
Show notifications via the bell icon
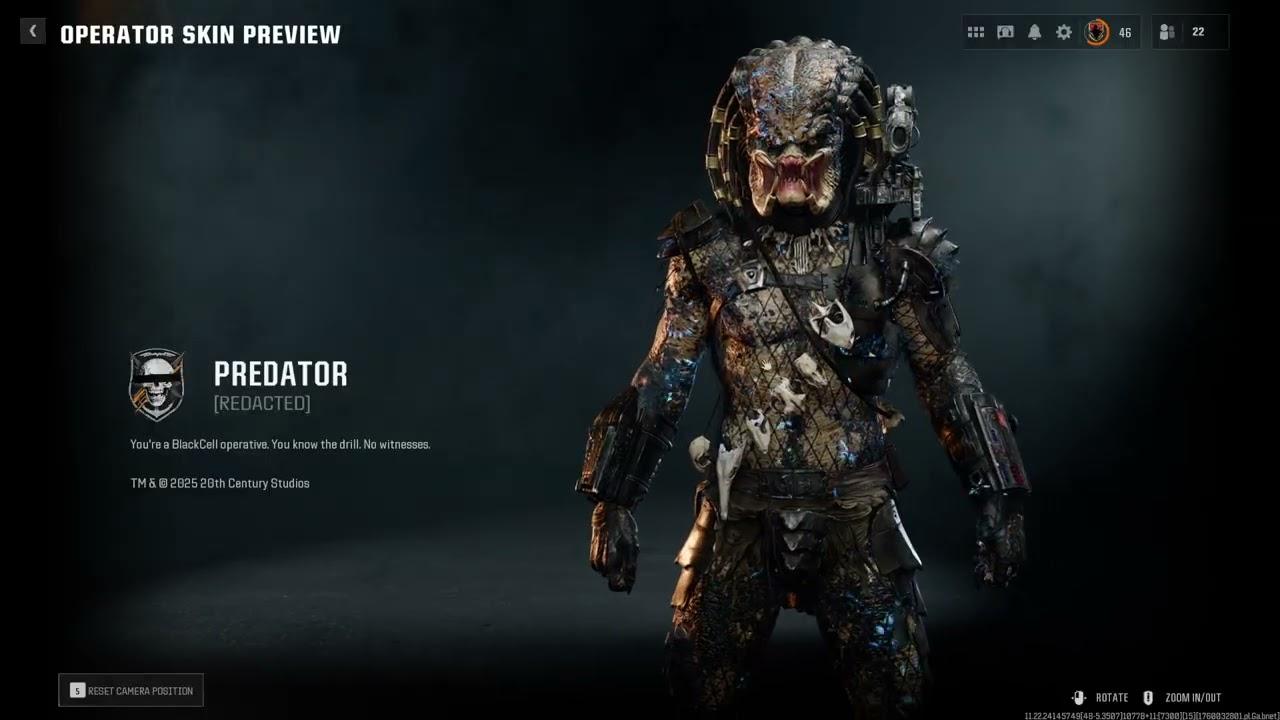click(x=1035, y=32)
